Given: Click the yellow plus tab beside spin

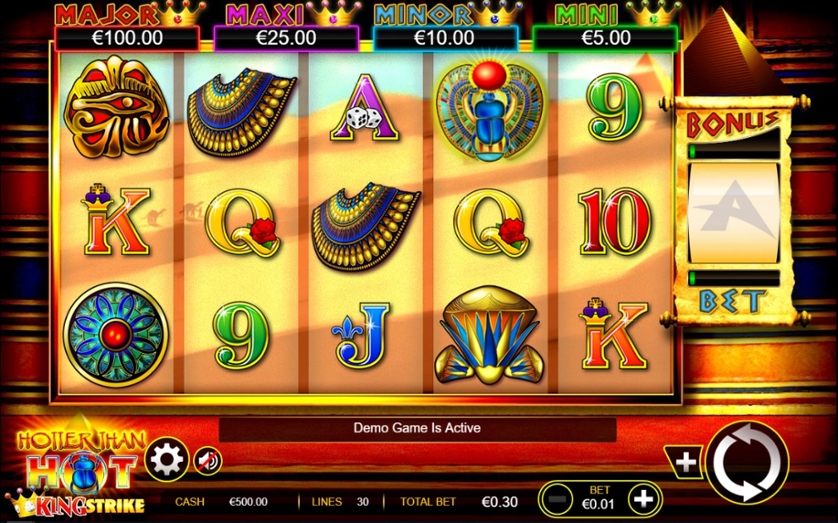Looking at the screenshot, I should pos(685,462).
